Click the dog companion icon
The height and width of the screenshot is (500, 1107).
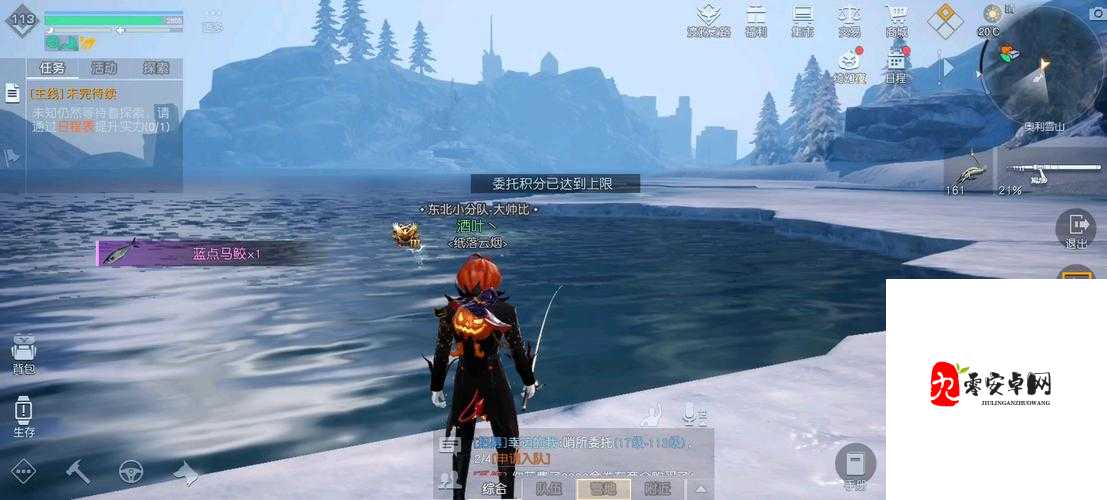point(185,470)
